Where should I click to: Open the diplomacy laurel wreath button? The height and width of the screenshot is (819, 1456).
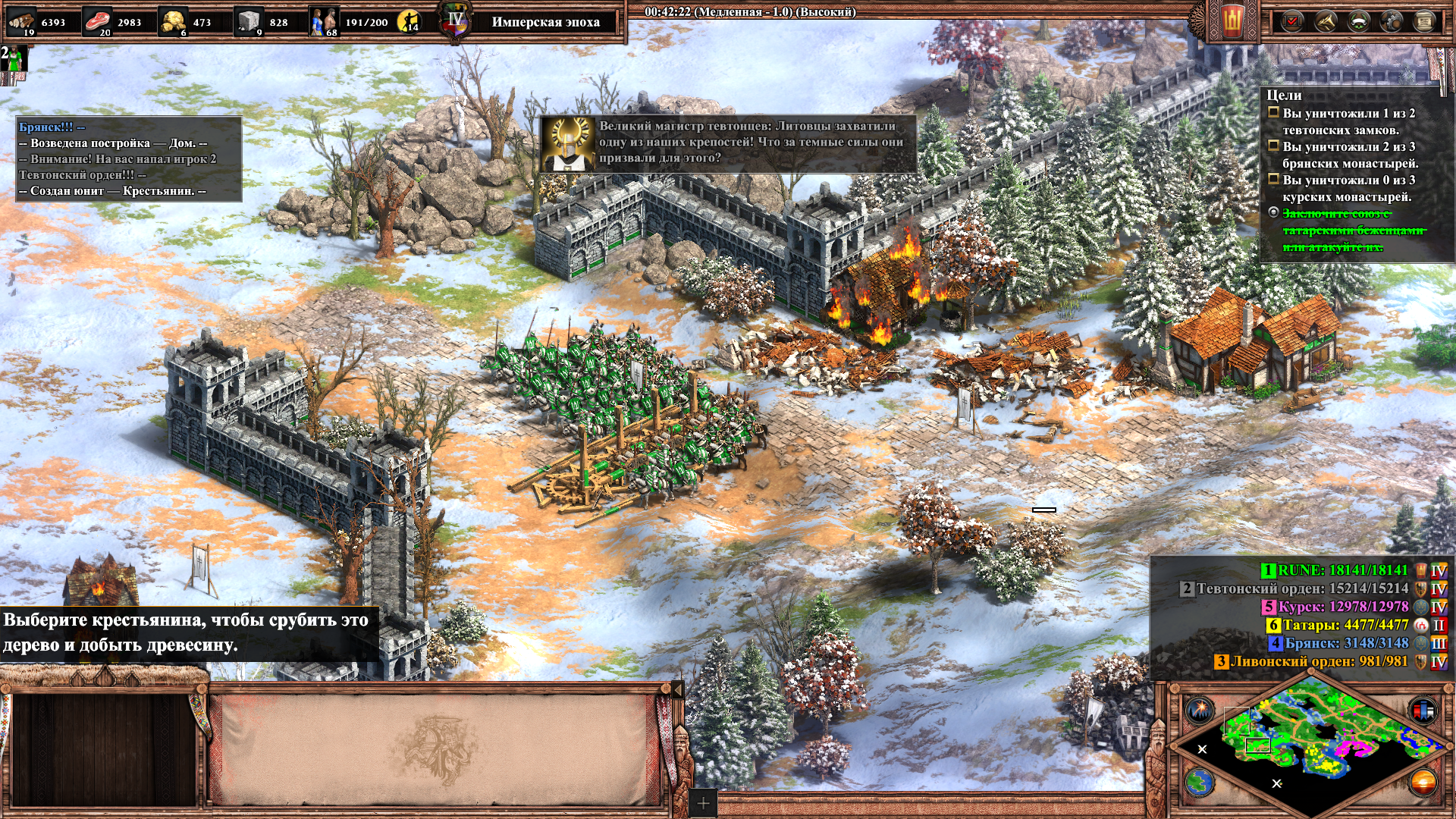click(1358, 21)
